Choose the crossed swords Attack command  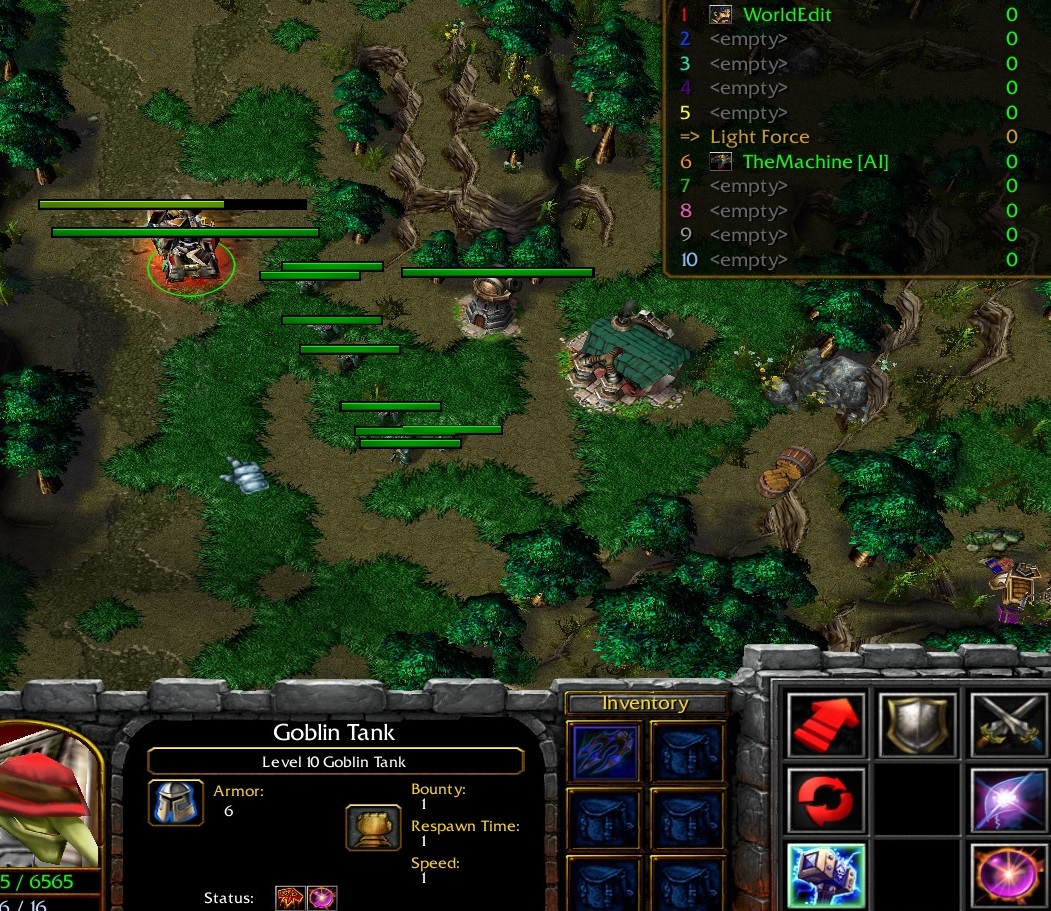[1009, 724]
